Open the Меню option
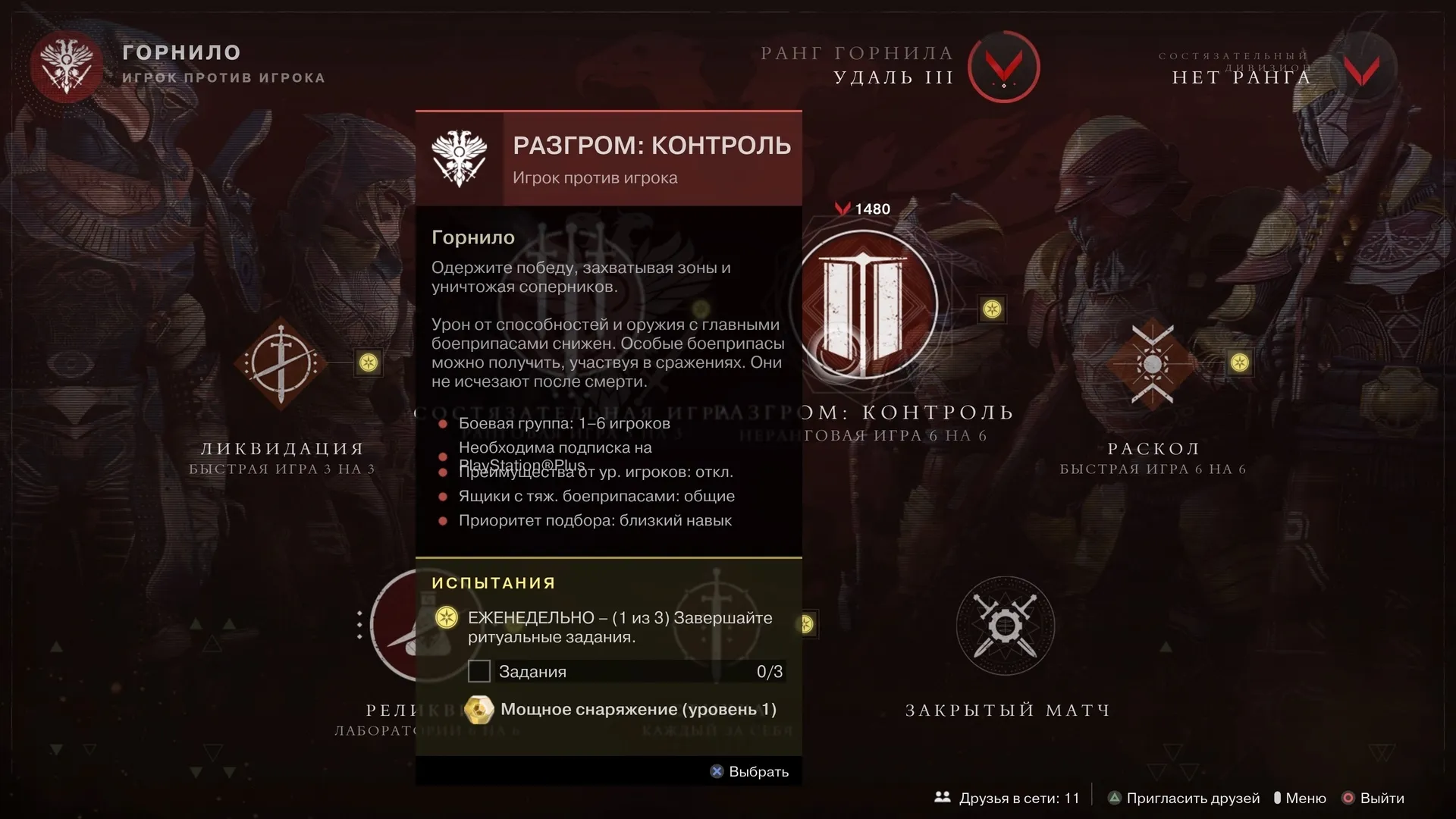The width and height of the screenshot is (1456, 819). 1300,798
